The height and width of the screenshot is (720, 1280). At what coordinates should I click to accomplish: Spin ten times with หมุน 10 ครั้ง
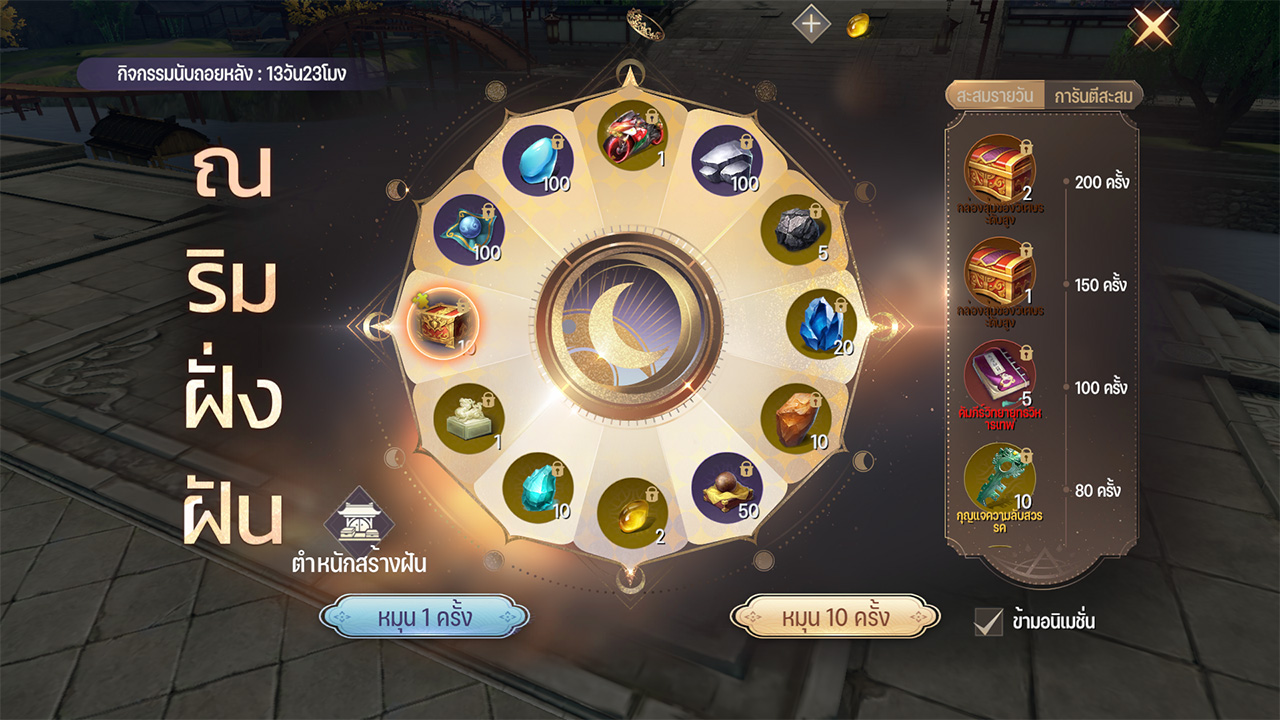835,616
